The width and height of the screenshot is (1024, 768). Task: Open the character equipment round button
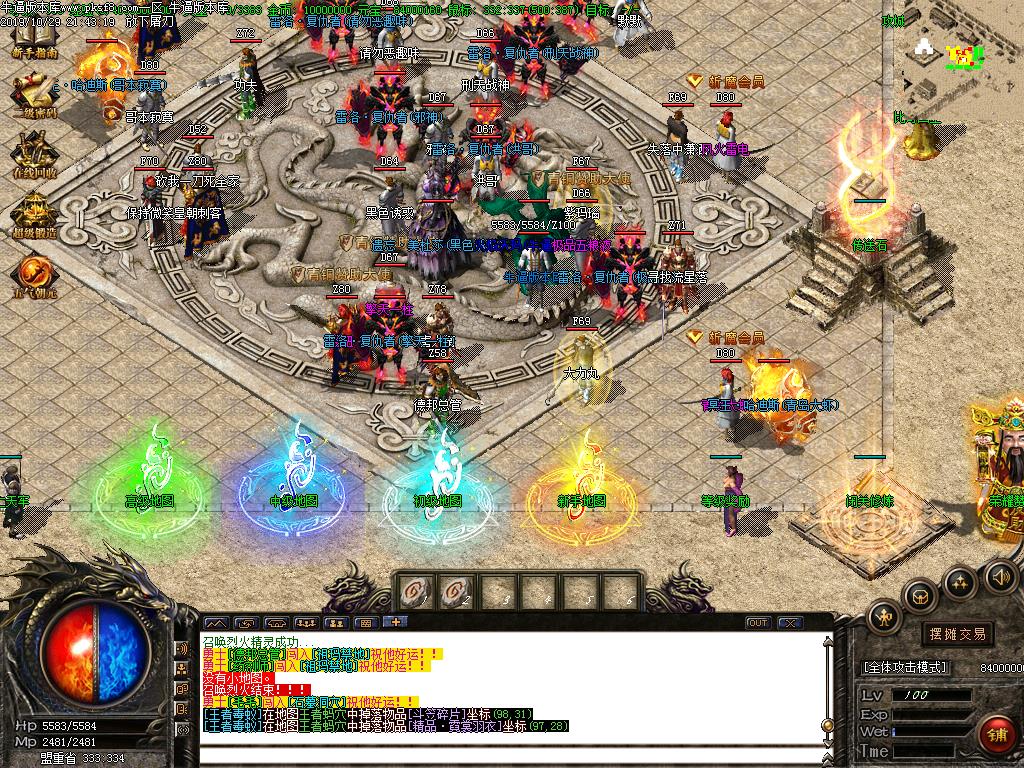(x=885, y=618)
